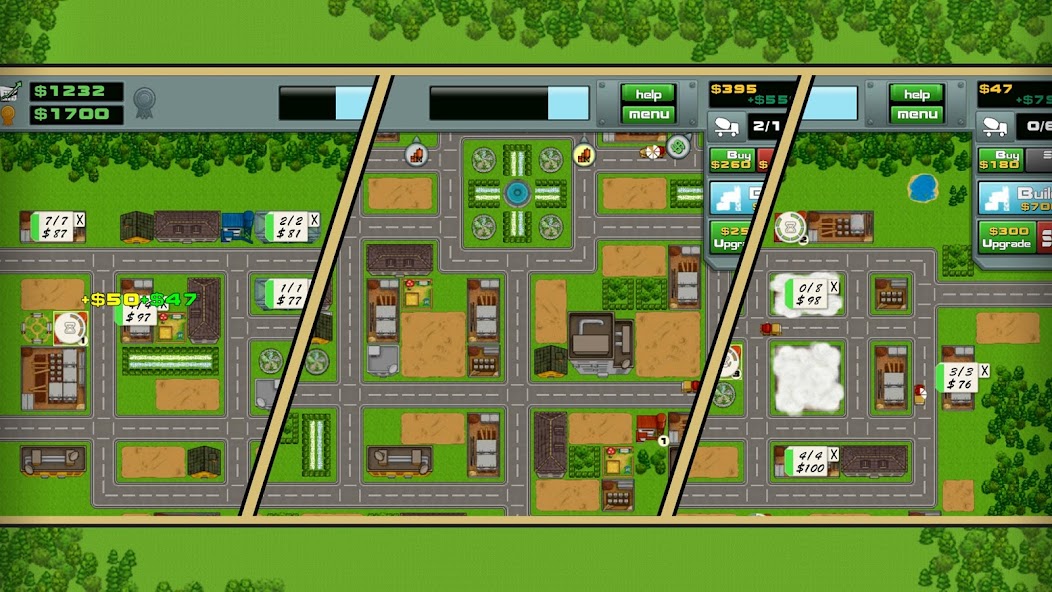Dismiss the 2/2 $81 house tag

(314, 219)
